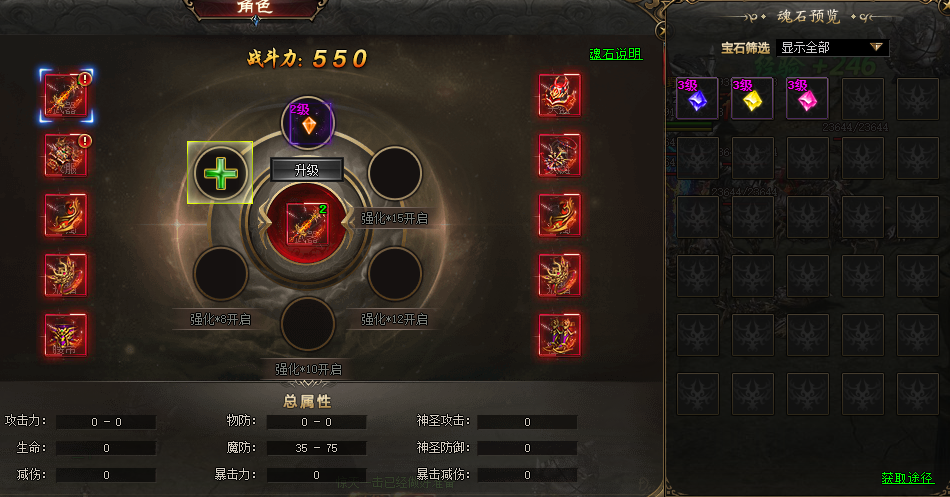This screenshot has height=497, width=950.
Task: Click the 升级 upgrade button
Action: [306, 170]
